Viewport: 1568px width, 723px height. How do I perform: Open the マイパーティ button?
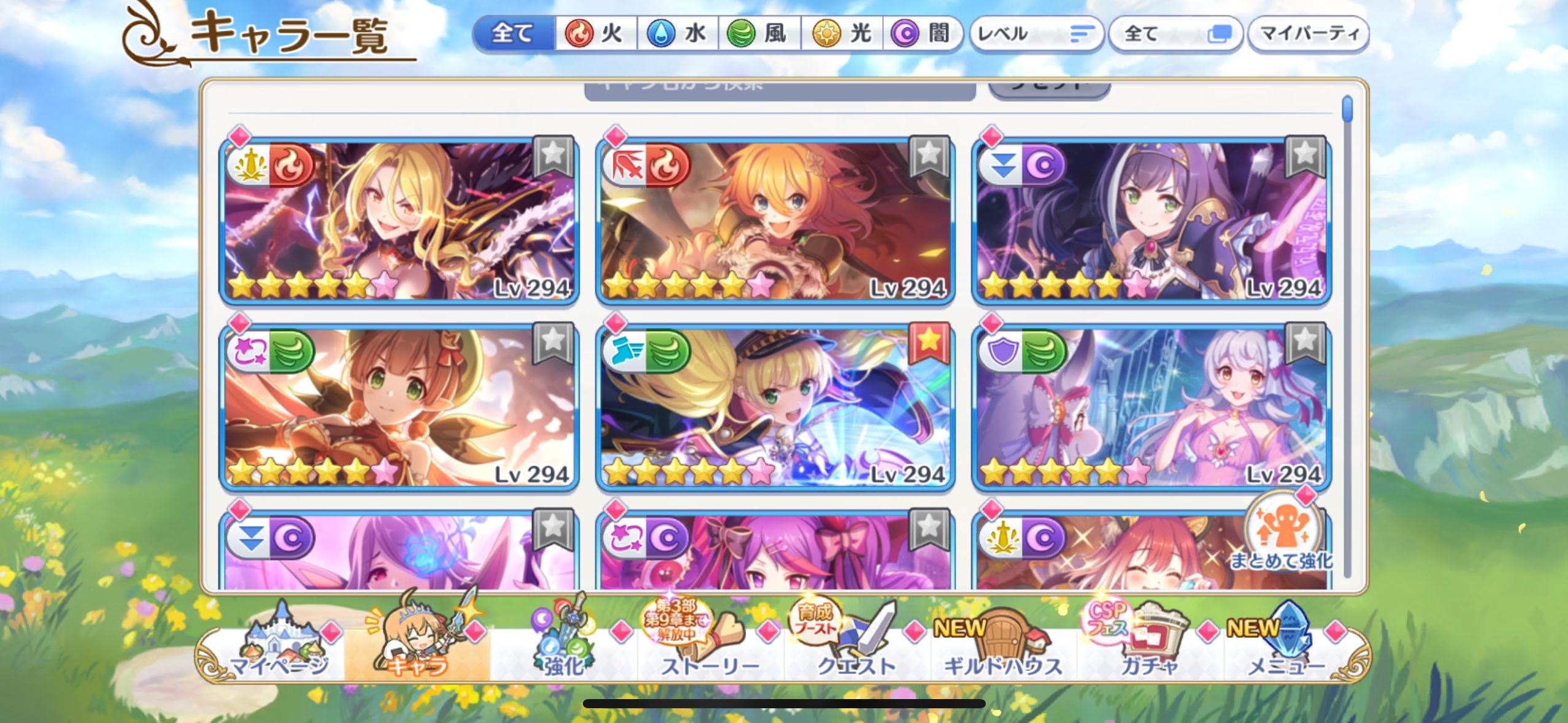pos(1309,34)
